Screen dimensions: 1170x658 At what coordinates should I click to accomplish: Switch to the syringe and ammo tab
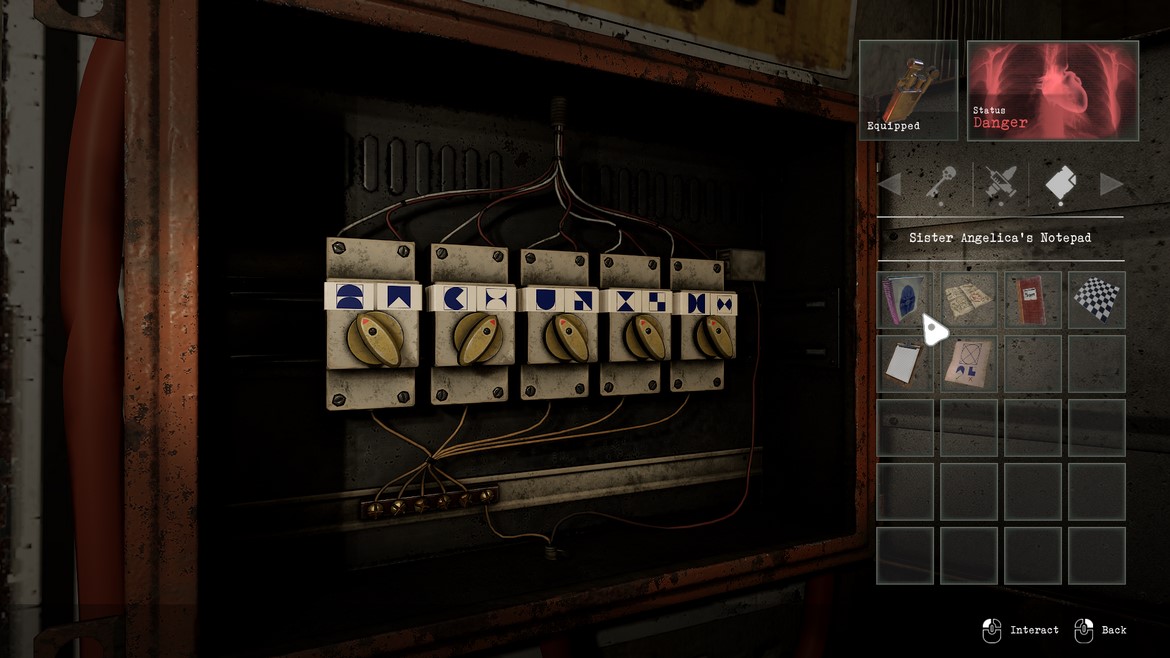coord(1000,184)
